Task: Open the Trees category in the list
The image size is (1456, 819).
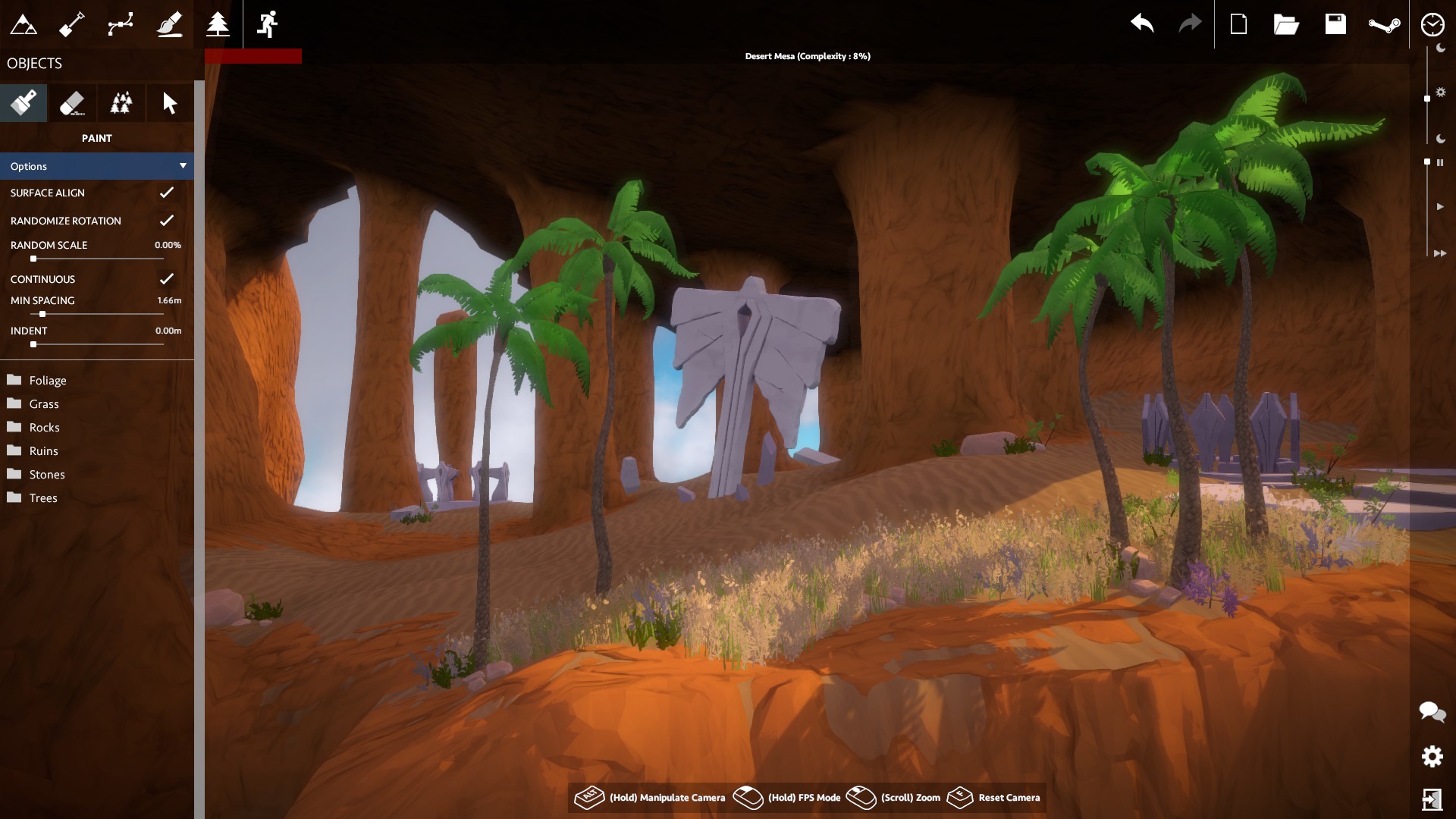Action: (x=43, y=497)
